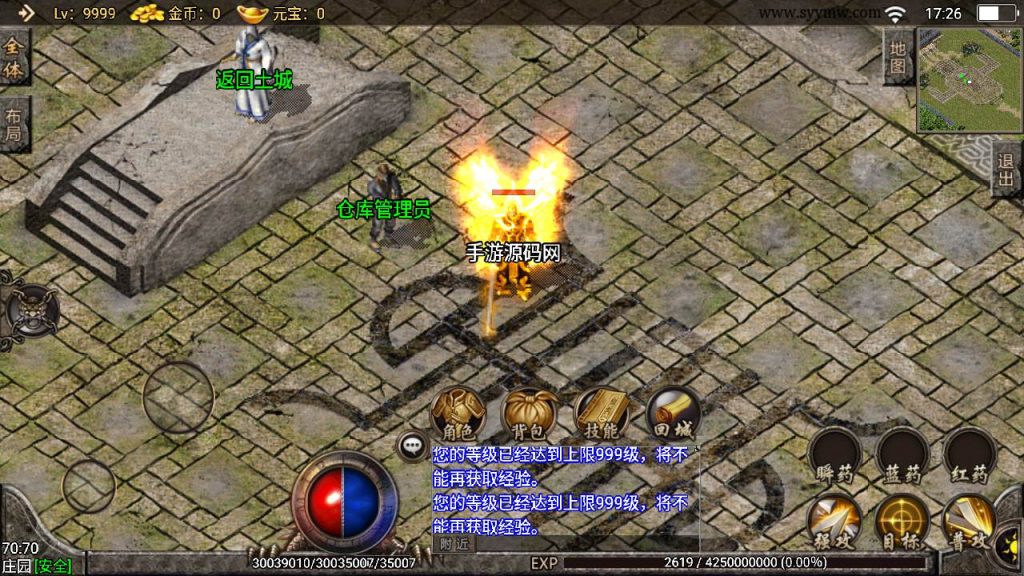Use the 回城 return-to-town scroll
The image size is (1024, 576).
(672, 413)
